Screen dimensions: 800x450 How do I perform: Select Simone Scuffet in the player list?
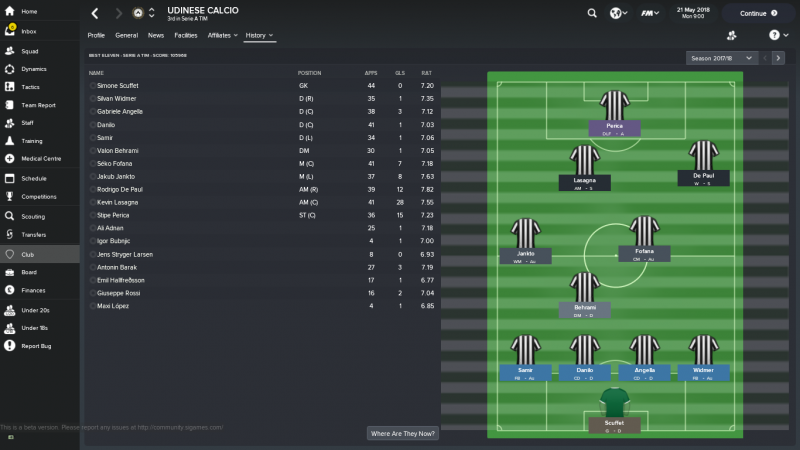point(120,86)
